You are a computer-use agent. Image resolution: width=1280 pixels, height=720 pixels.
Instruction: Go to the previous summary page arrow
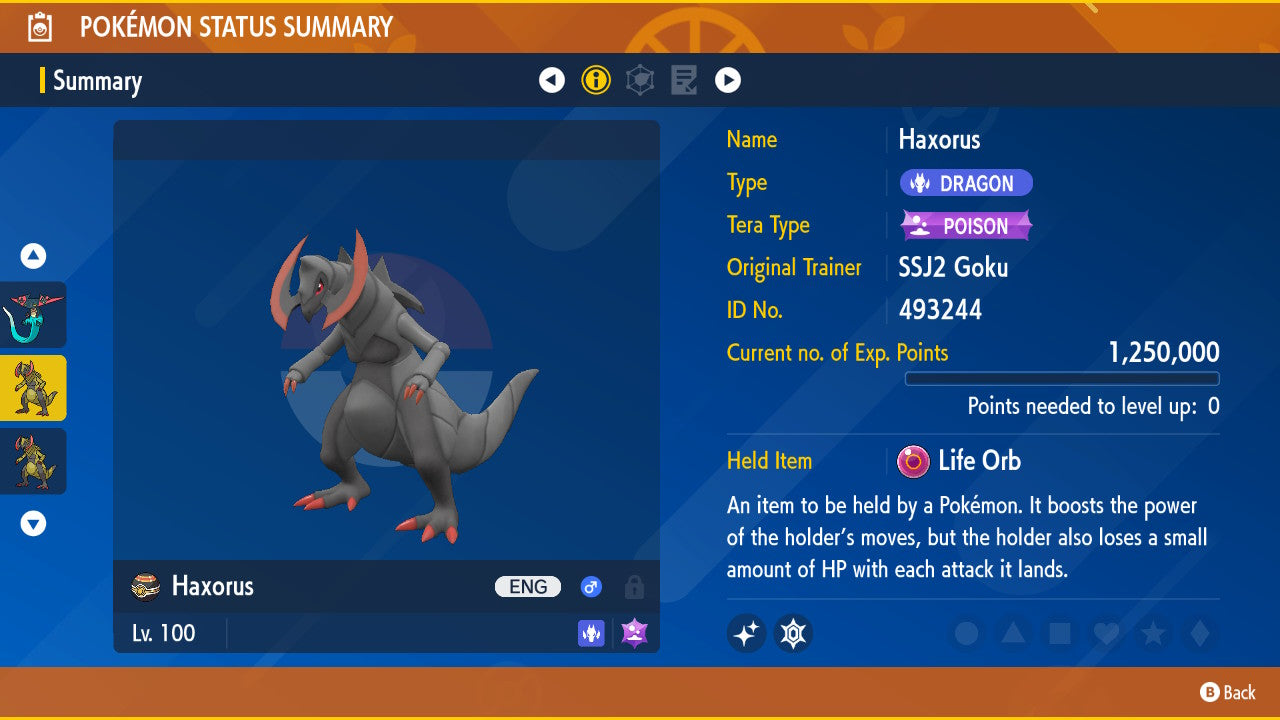pos(552,80)
